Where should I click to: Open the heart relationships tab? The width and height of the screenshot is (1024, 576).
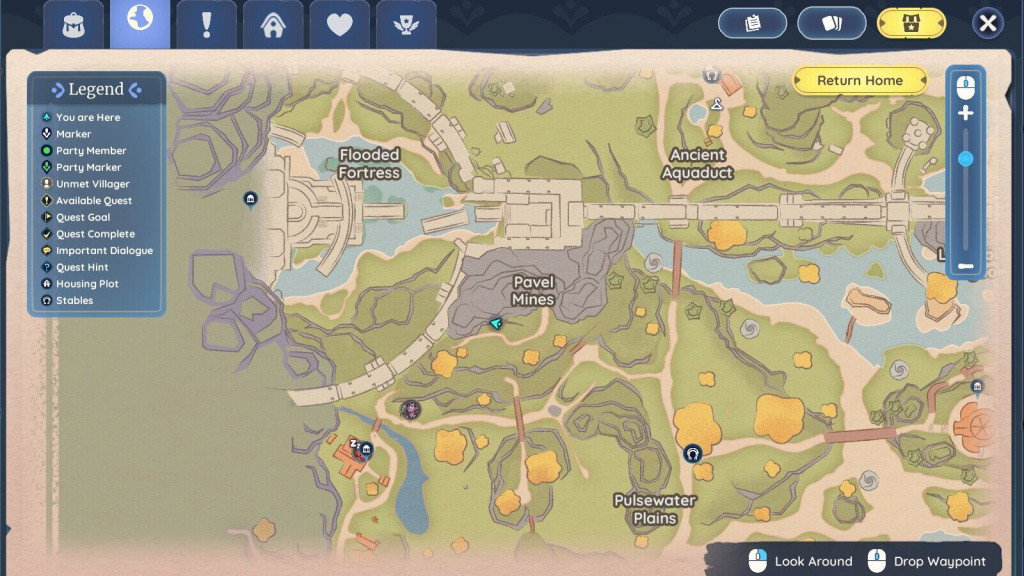click(340, 24)
